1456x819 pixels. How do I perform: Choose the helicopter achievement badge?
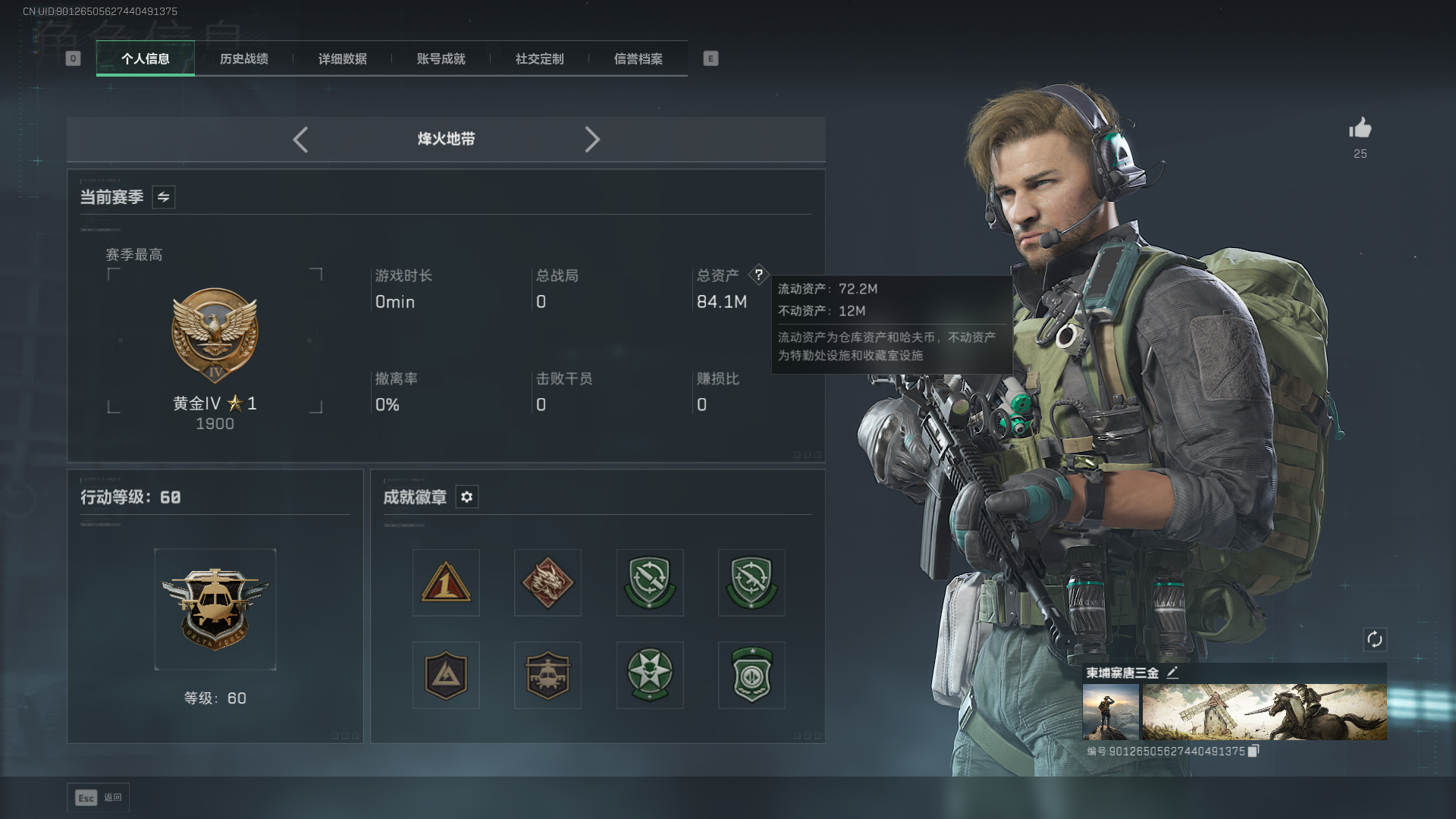coord(548,675)
